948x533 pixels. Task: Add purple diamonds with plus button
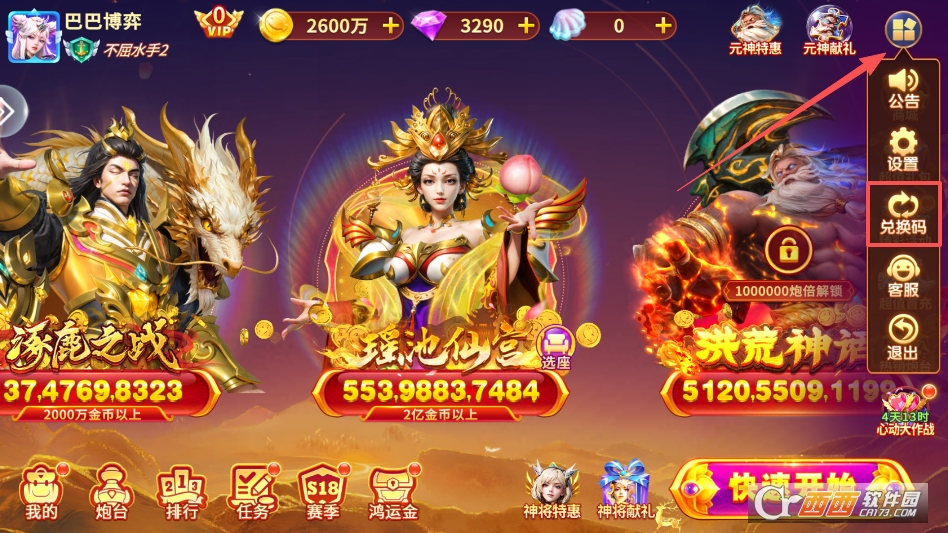pos(525,26)
